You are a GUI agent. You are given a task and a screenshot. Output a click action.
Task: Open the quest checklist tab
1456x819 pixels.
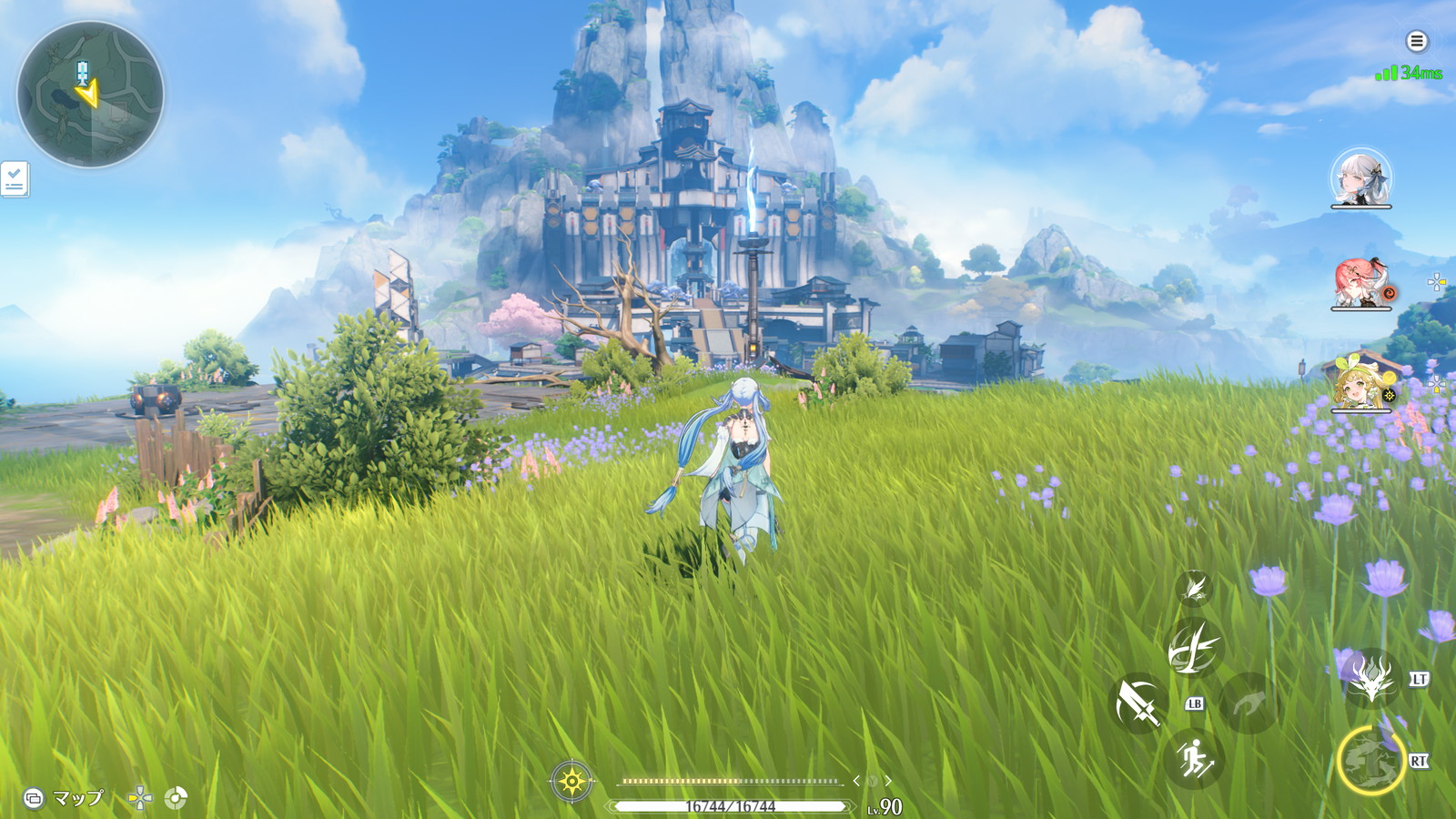point(15,179)
